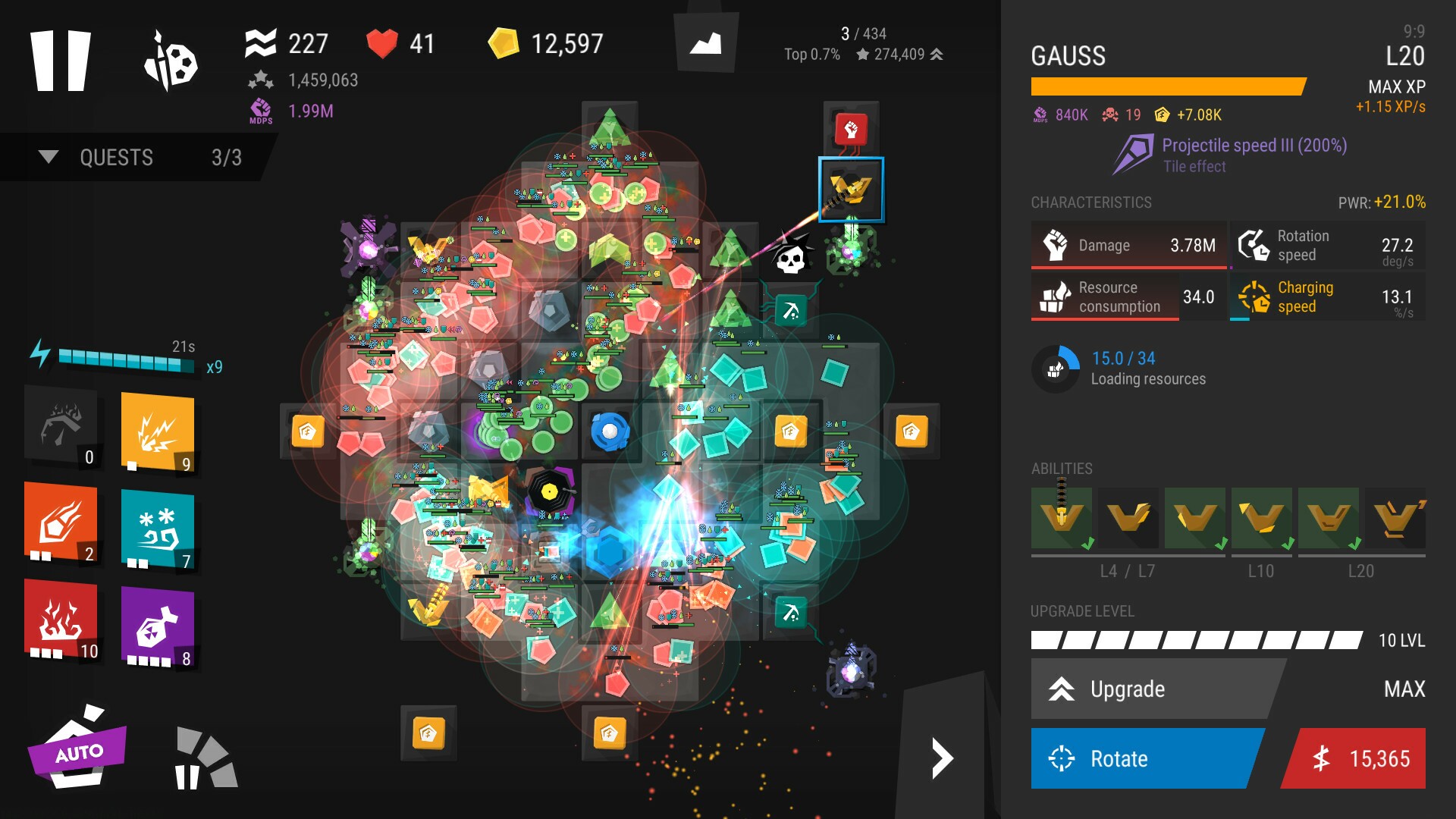The height and width of the screenshot is (819, 1456).
Task: Select the QUESTS header
Action: pyautogui.click(x=115, y=157)
